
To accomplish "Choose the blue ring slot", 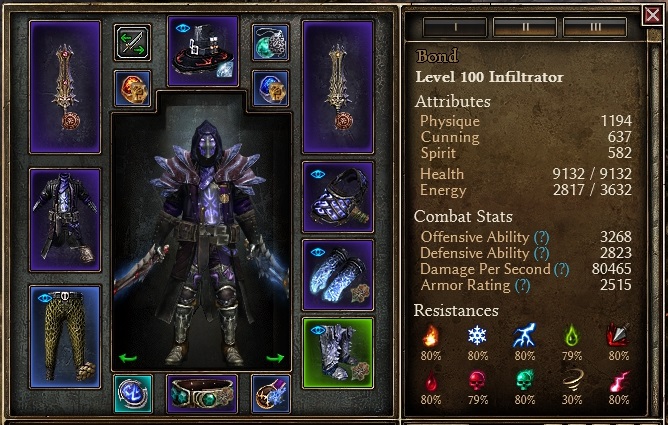I will pyautogui.click(x=271, y=87).
